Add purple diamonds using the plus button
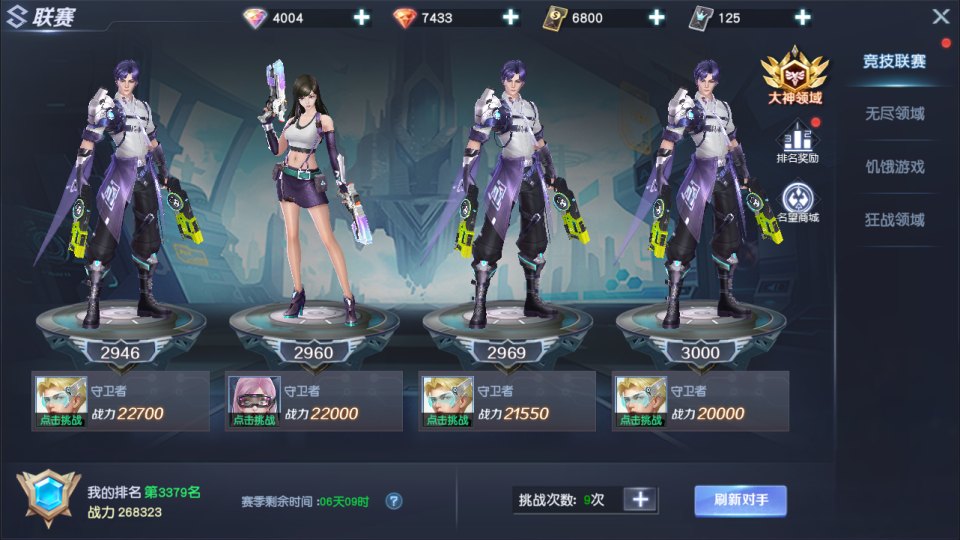Image resolution: width=960 pixels, height=540 pixels. pyautogui.click(x=361, y=18)
